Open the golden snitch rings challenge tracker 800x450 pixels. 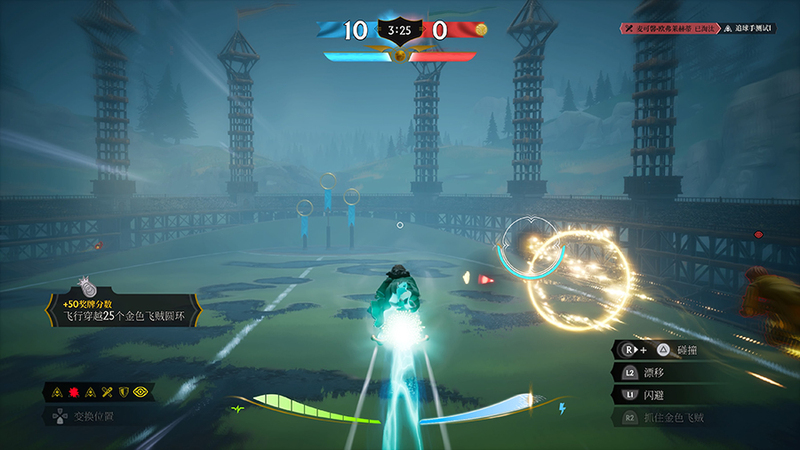coord(125,311)
